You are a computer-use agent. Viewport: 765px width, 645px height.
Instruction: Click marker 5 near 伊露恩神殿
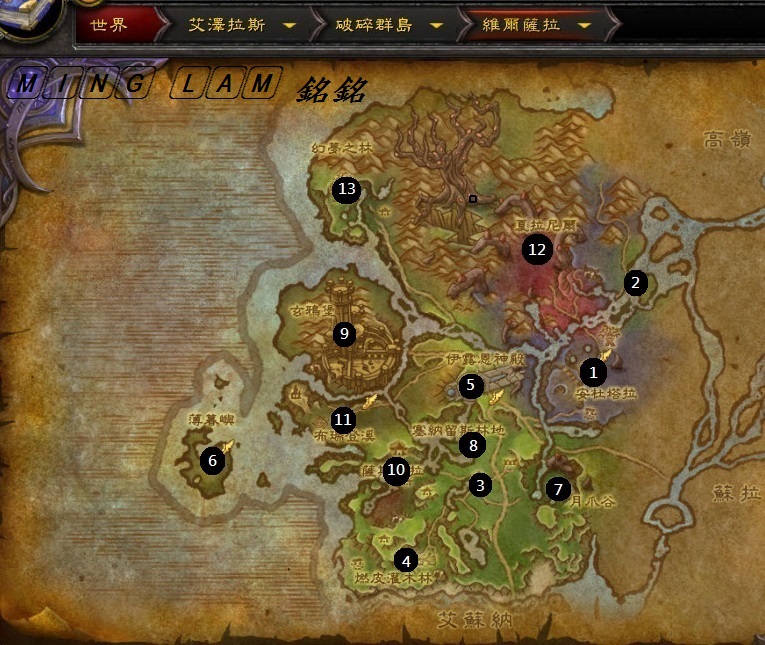point(471,385)
